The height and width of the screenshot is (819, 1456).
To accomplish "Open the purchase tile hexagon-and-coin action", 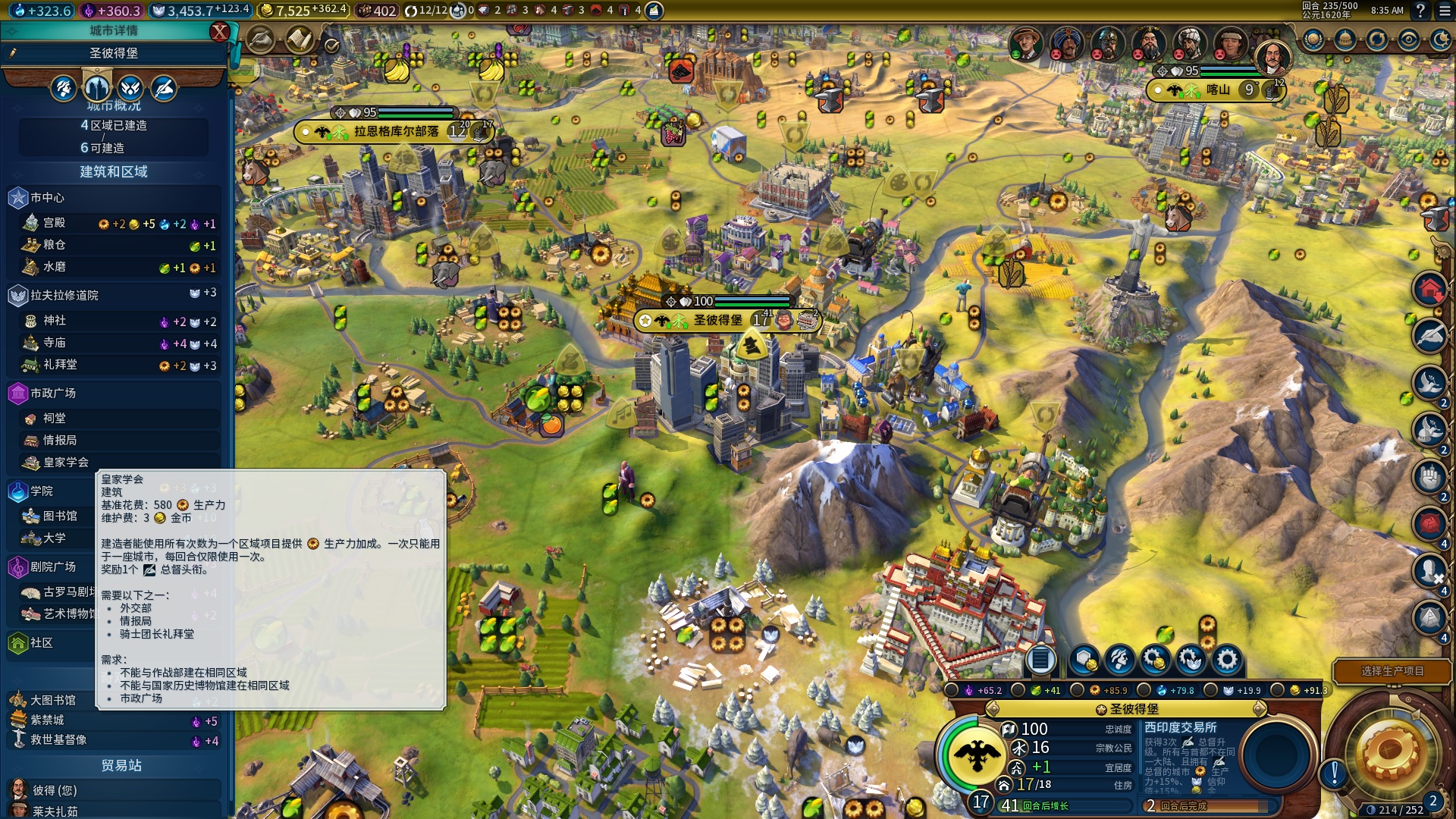I will 1084,660.
